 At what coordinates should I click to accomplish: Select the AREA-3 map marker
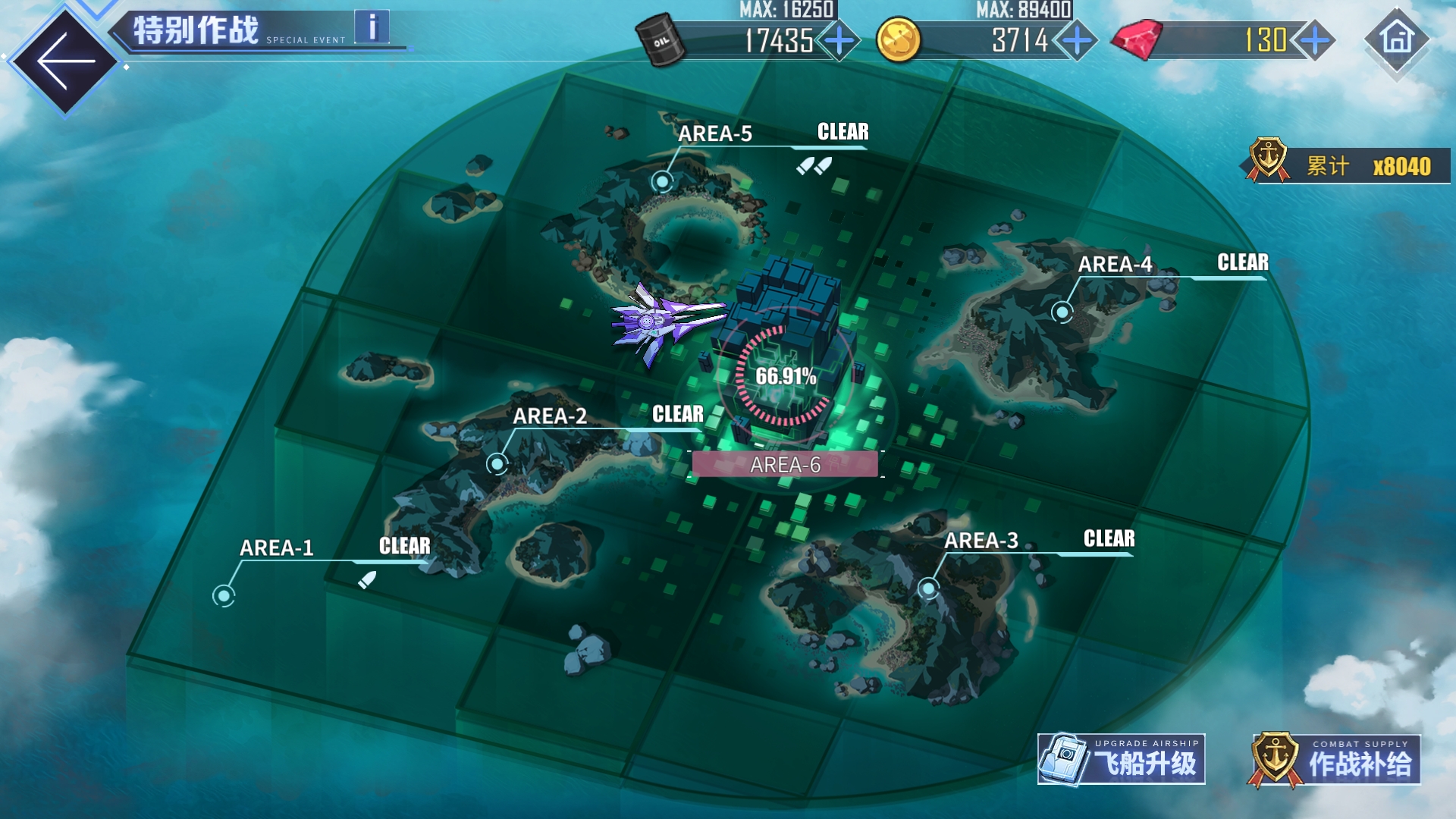[x=928, y=588]
